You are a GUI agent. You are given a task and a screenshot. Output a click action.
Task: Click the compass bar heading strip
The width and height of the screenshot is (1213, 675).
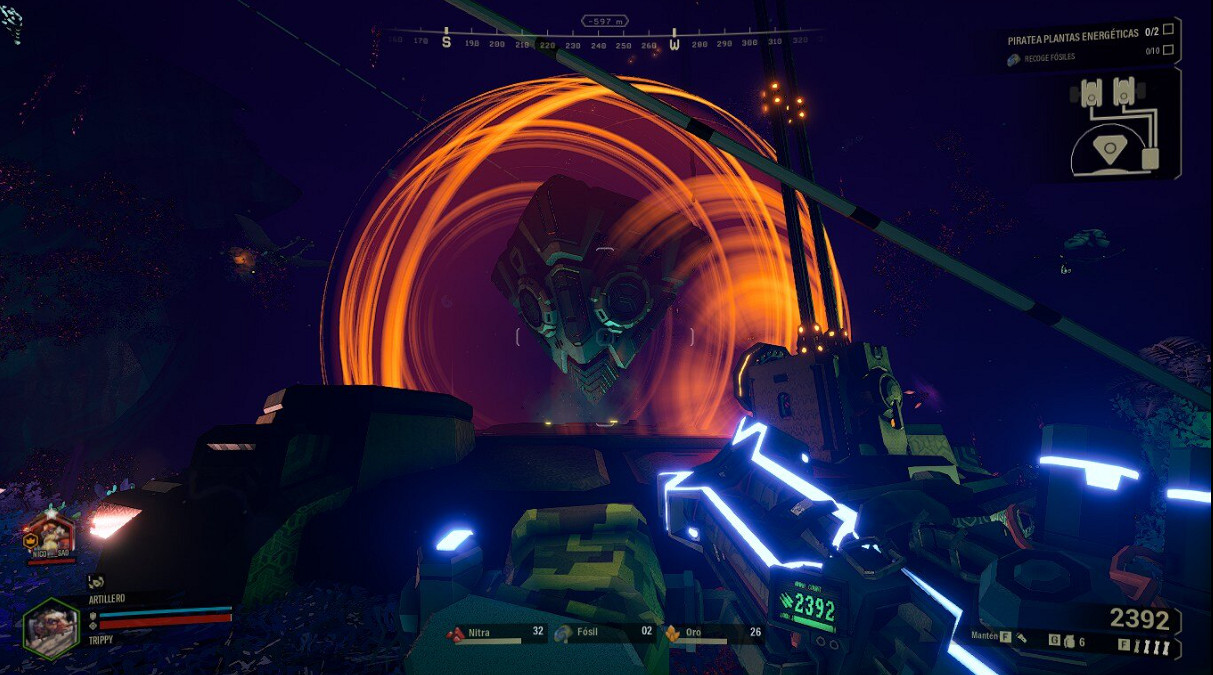coord(597,43)
